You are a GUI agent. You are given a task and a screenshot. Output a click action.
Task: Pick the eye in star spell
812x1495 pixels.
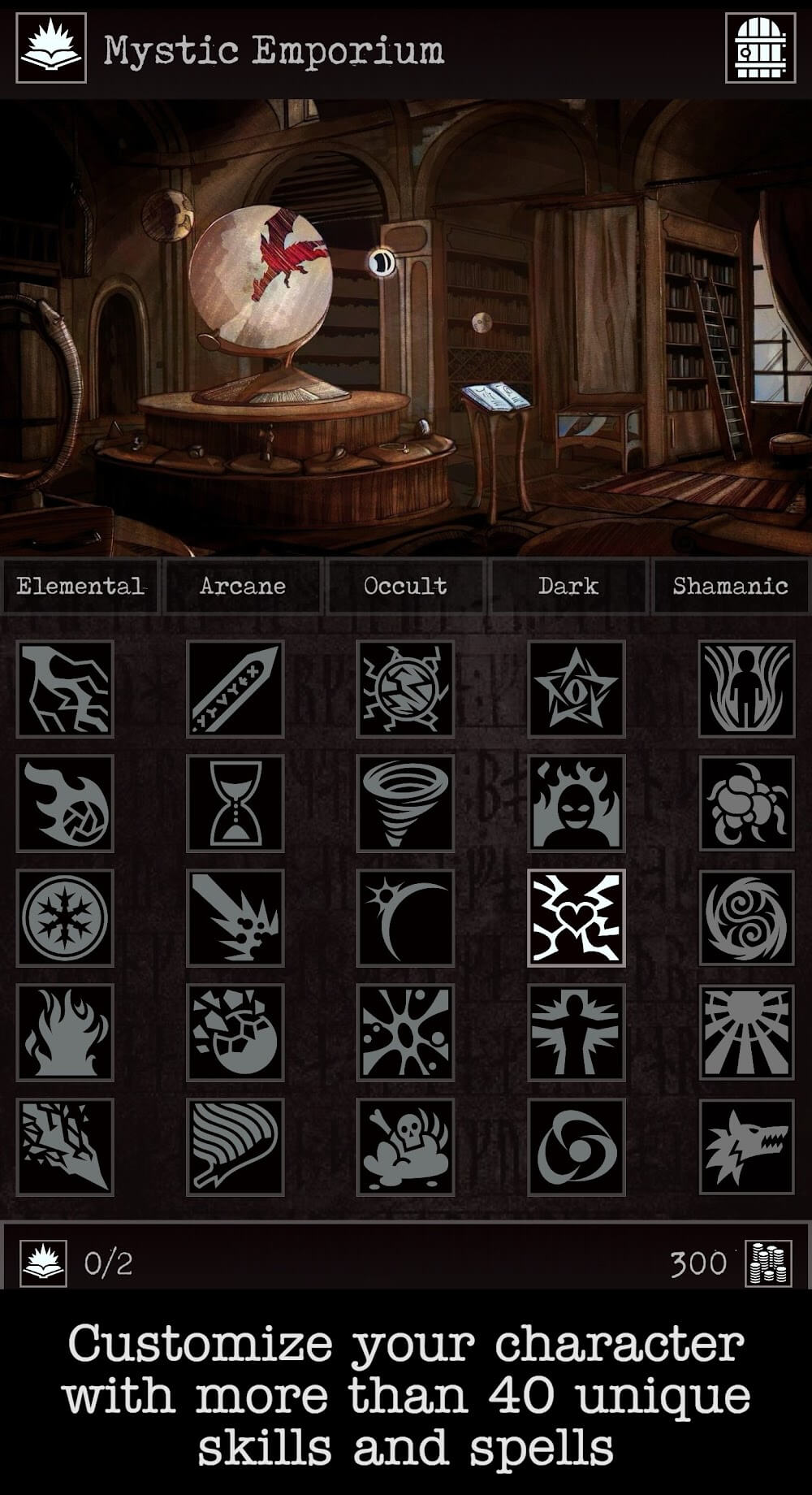(x=577, y=689)
